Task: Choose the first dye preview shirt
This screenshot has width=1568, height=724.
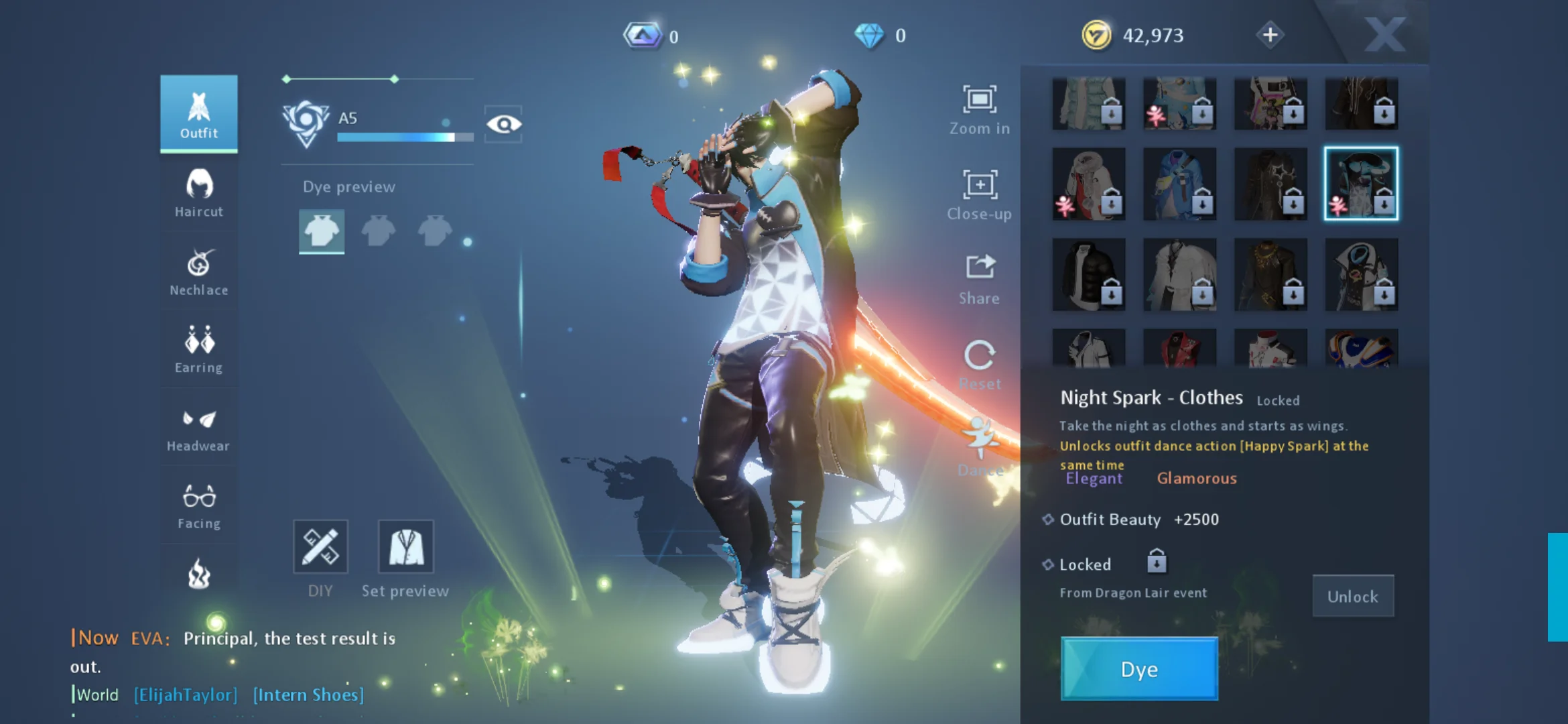Action: tap(322, 231)
